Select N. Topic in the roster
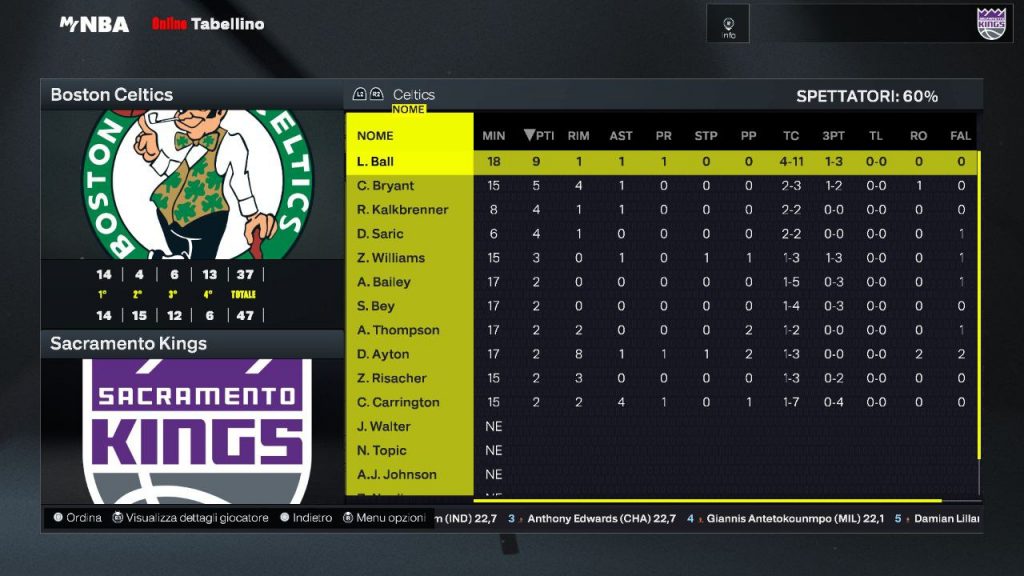Image resolution: width=1024 pixels, height=576 pixels. click(x=382, y=450)
